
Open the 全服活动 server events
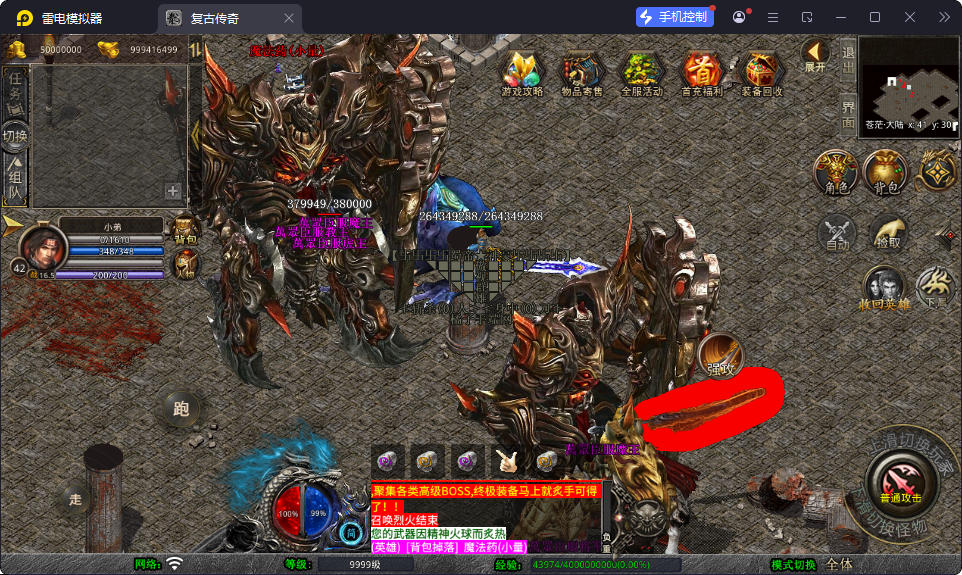click(641, 72)
